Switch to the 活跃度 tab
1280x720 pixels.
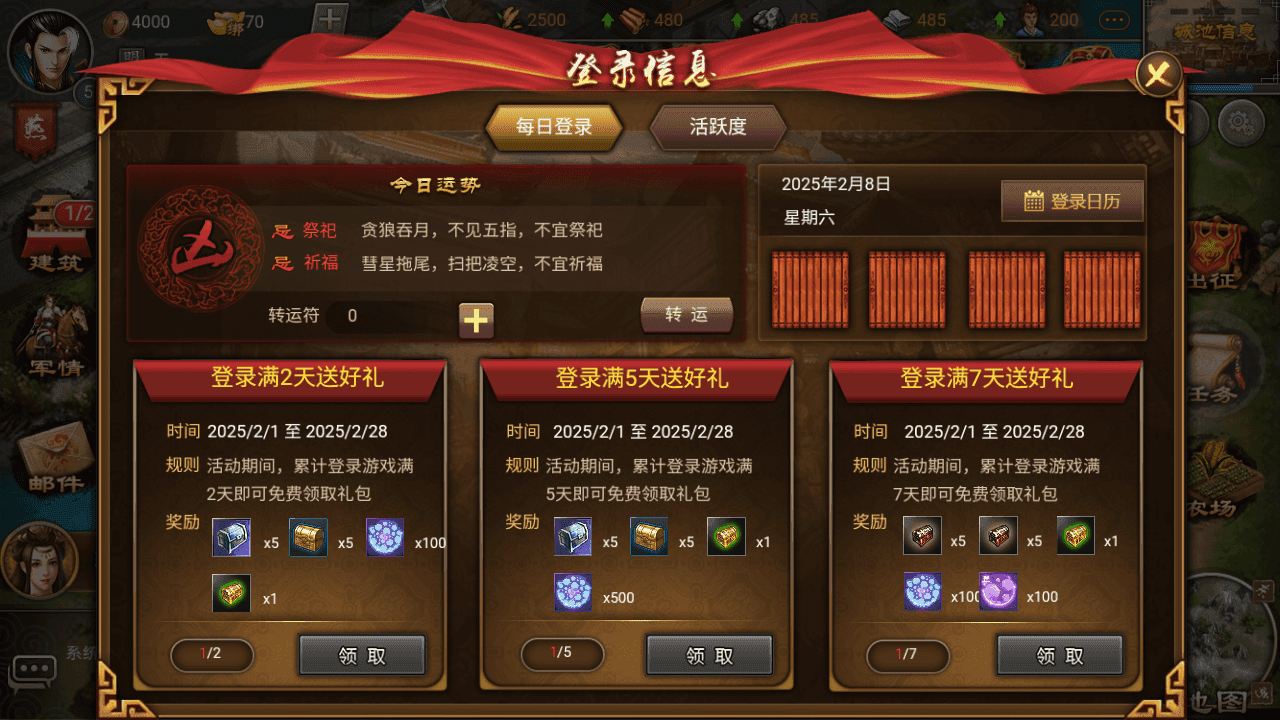tap(716, 127)
